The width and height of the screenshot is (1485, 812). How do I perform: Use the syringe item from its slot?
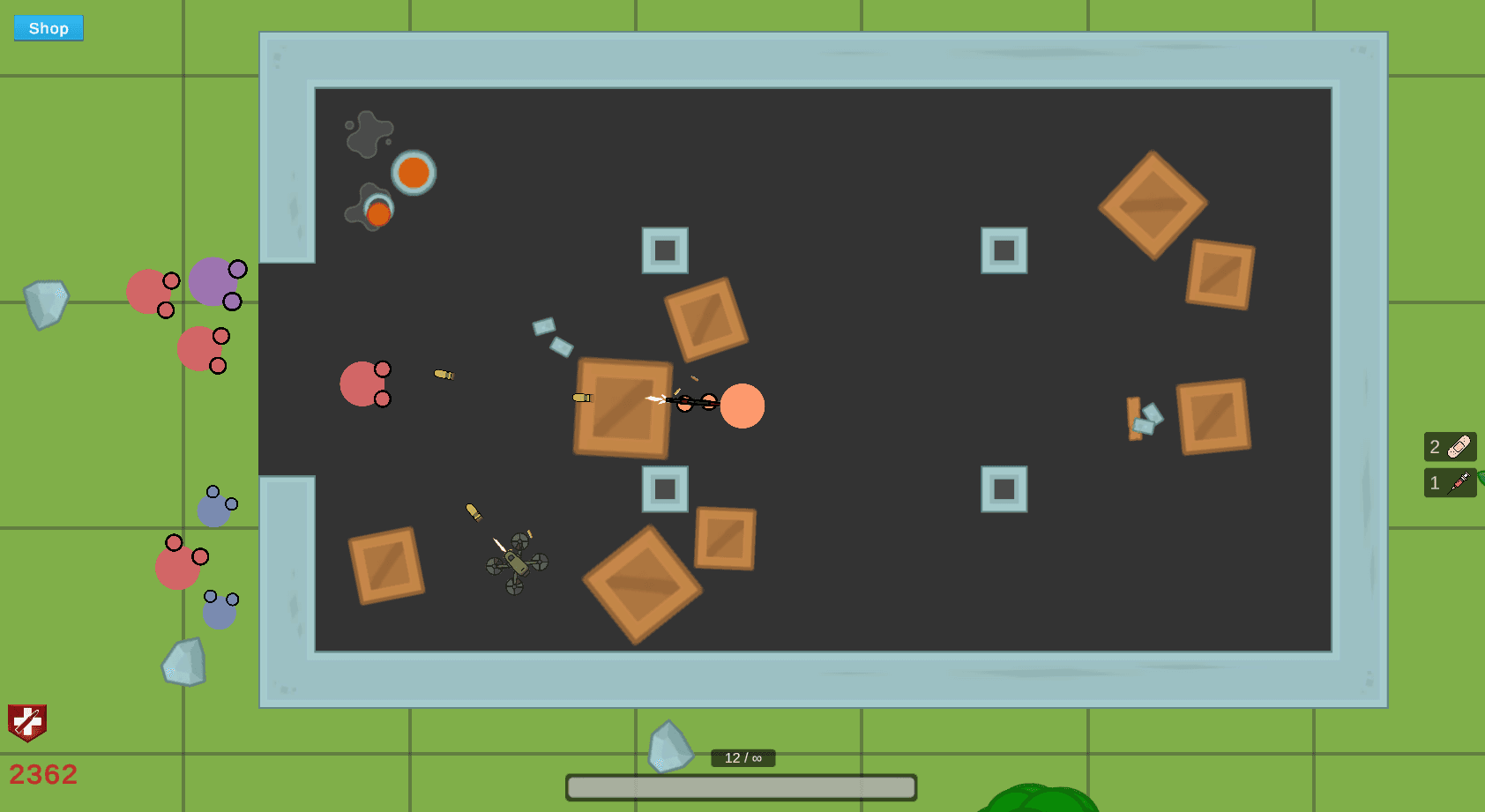click(1459, 482)
